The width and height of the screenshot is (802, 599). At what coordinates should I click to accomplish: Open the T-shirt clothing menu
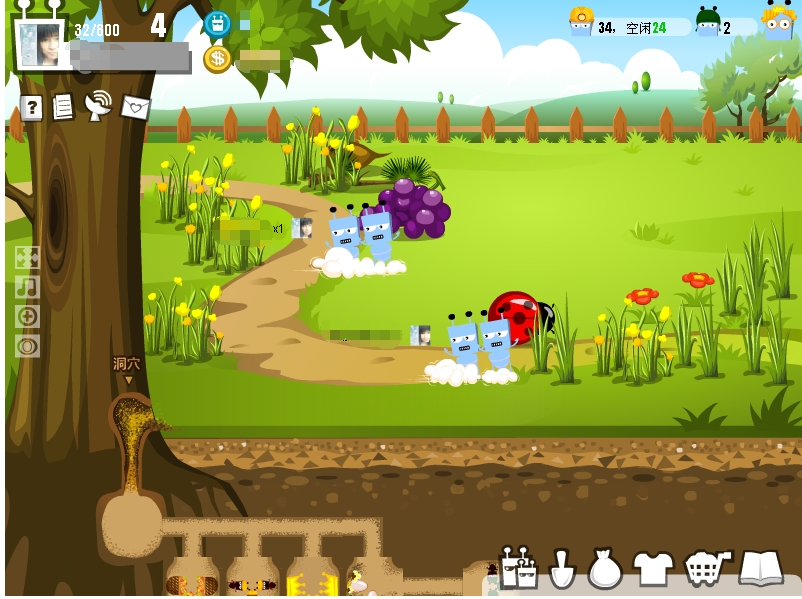653,568
